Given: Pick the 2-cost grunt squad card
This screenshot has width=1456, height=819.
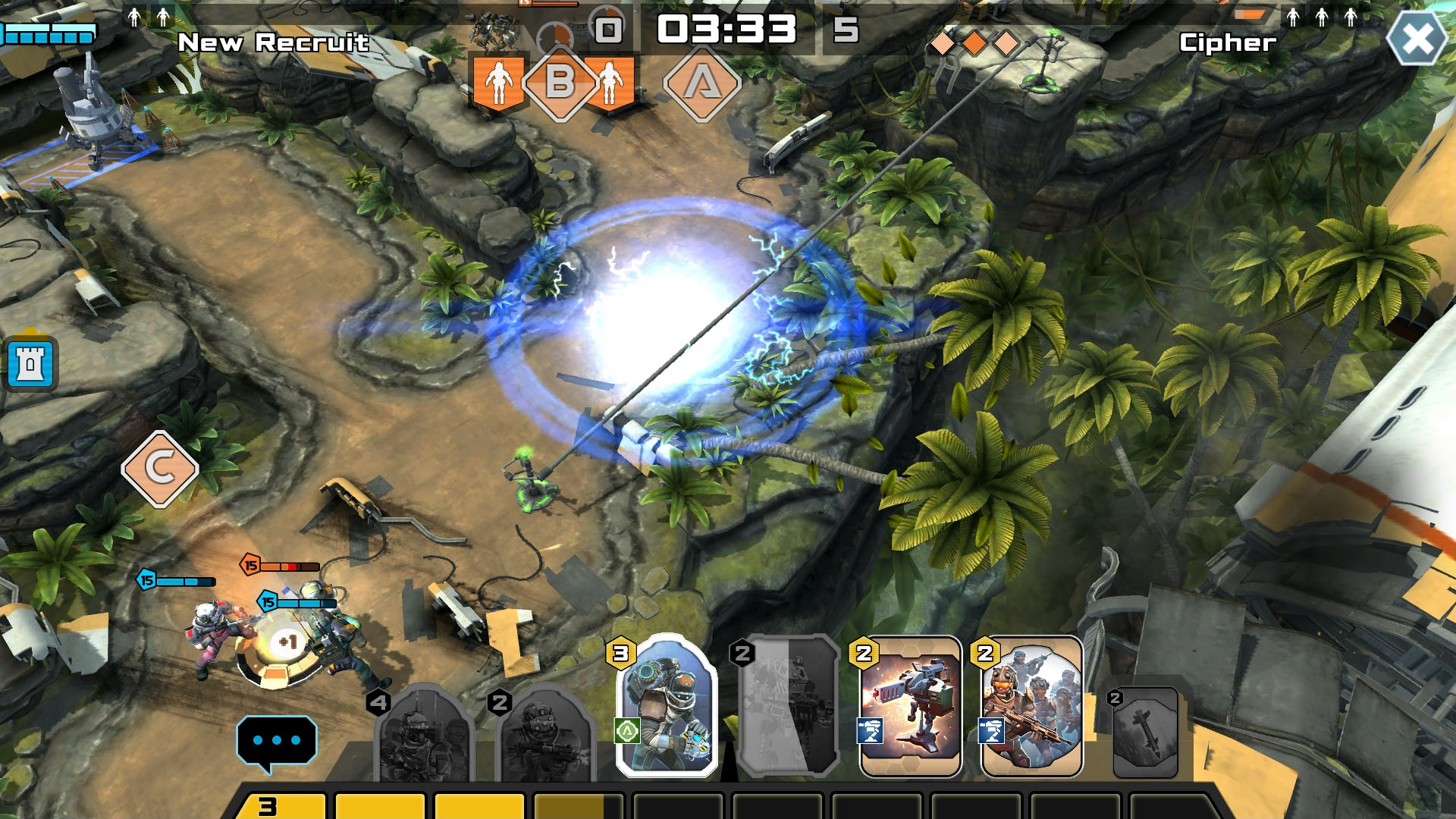Looking at the screenshot, I should [1031, 707].
